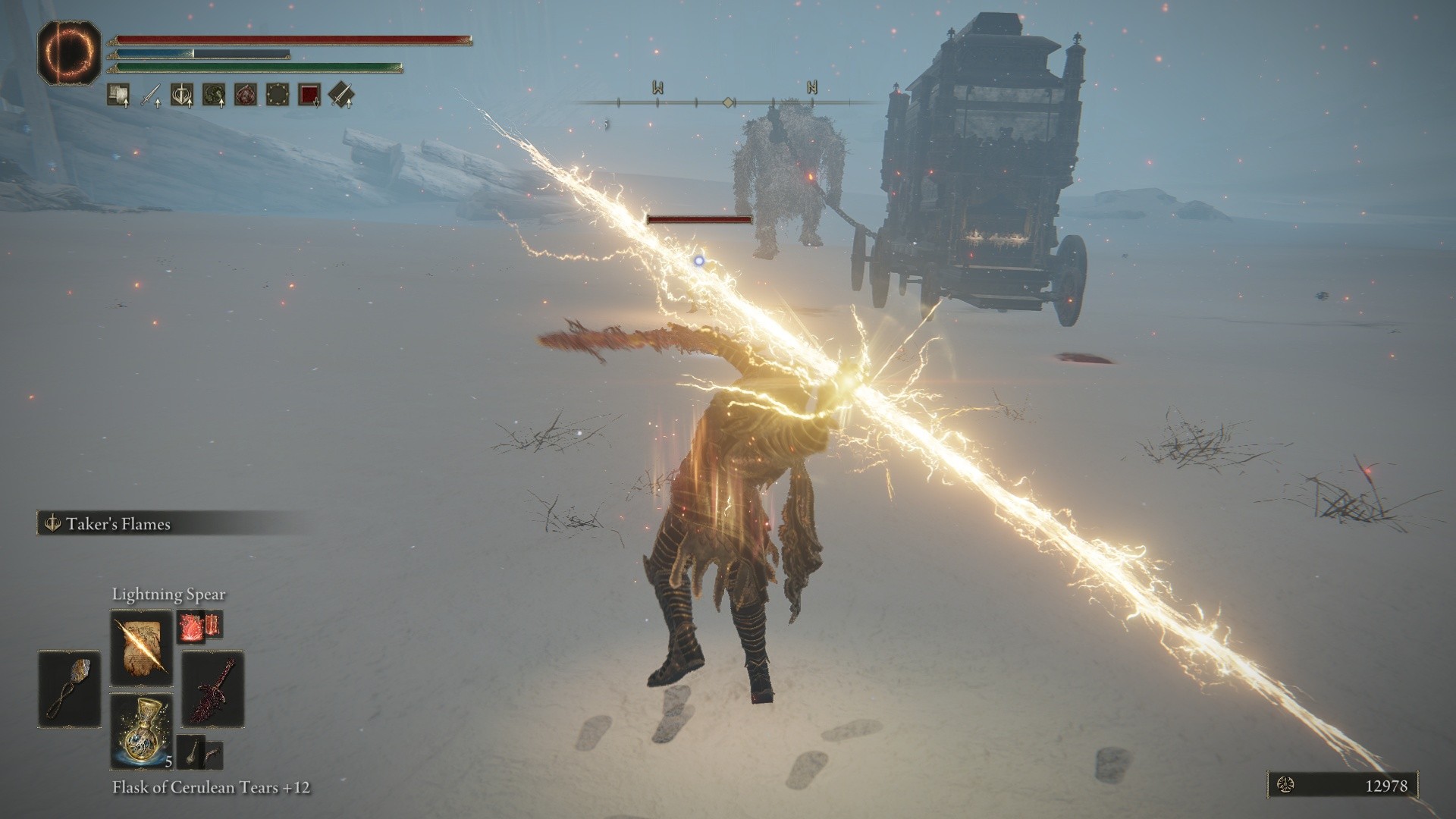This screenshot has height=819, width=1456.
Task: Click the Great Rune portrait icon
Action: 69,52
